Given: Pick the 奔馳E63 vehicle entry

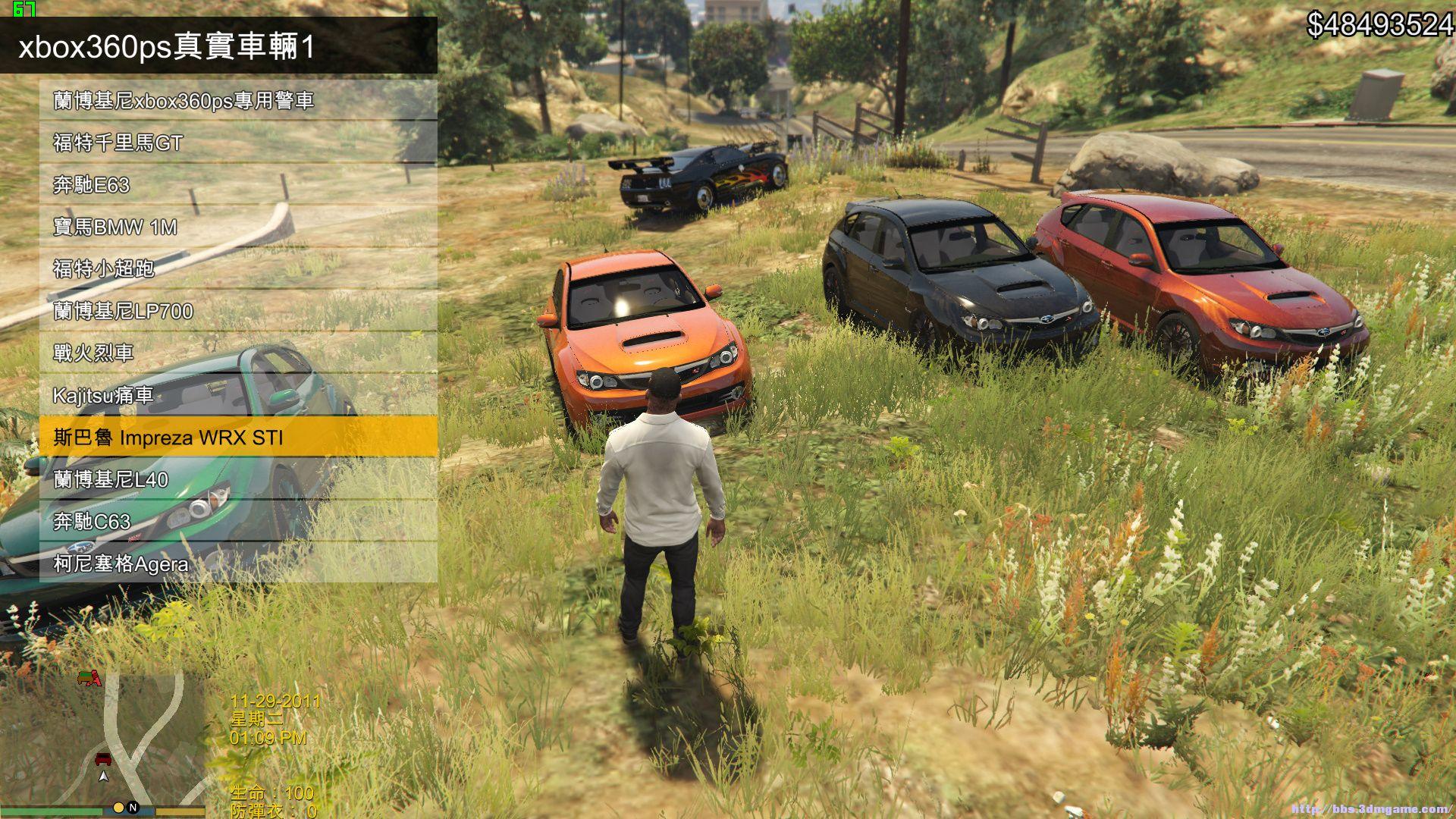Looking at the screenshot, I should click(x=238, y=185).
